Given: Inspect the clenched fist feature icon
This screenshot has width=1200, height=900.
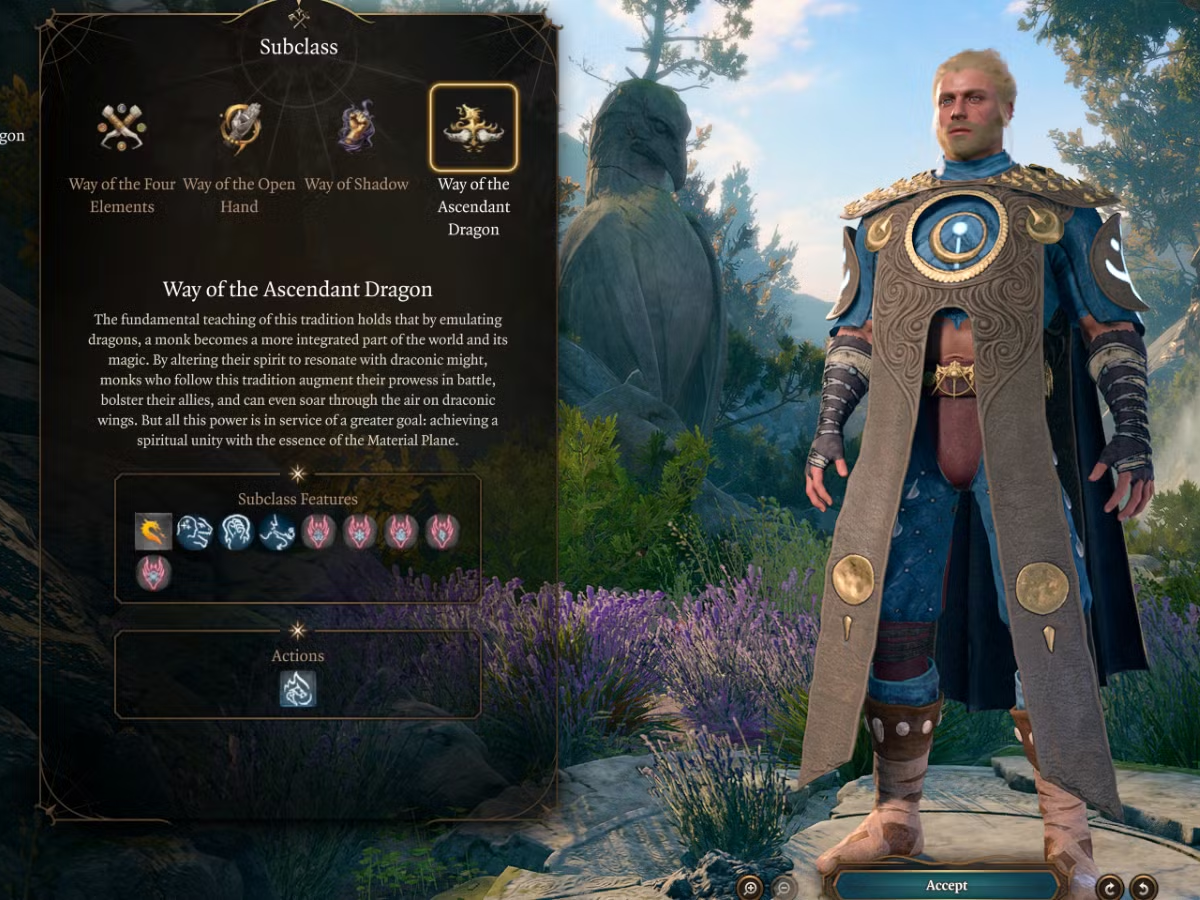Looking at the screenshot, I should tap(237, 532).
